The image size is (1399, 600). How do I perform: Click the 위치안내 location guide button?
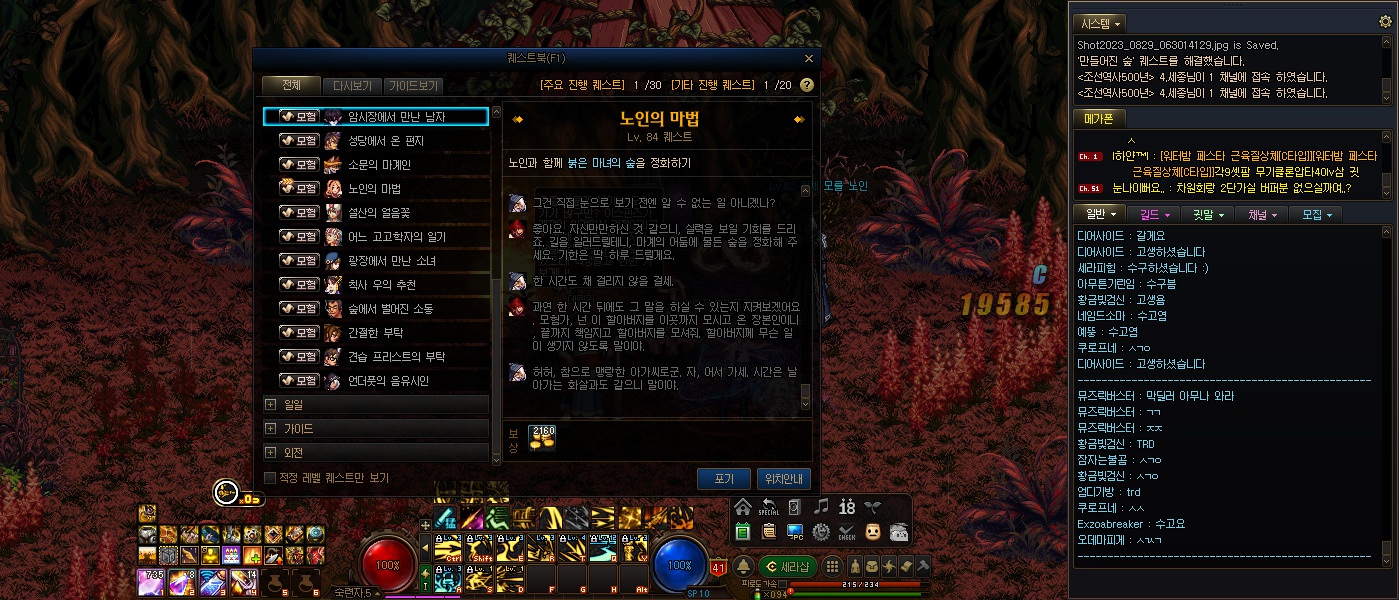(784, 478)
